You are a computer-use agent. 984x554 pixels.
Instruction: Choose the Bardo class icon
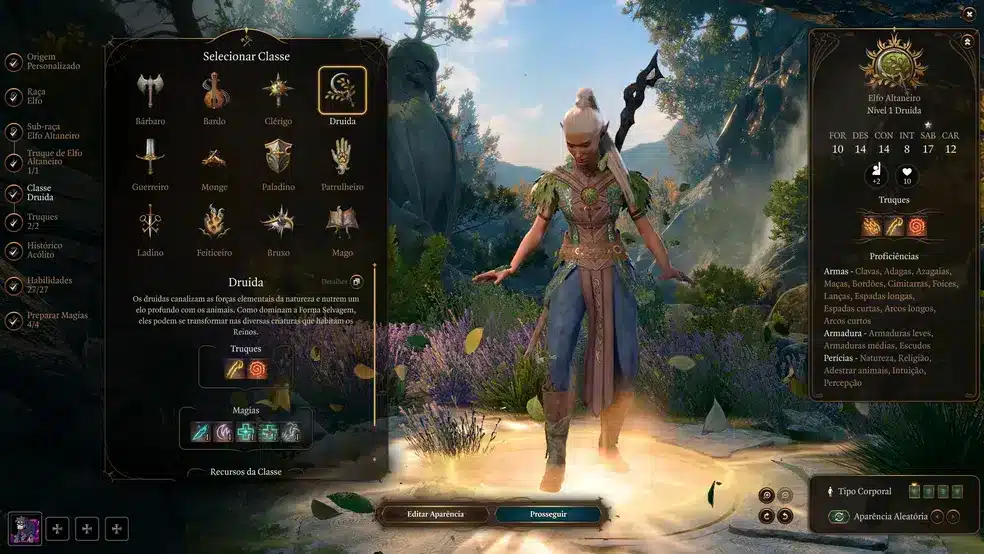point(213,91)
